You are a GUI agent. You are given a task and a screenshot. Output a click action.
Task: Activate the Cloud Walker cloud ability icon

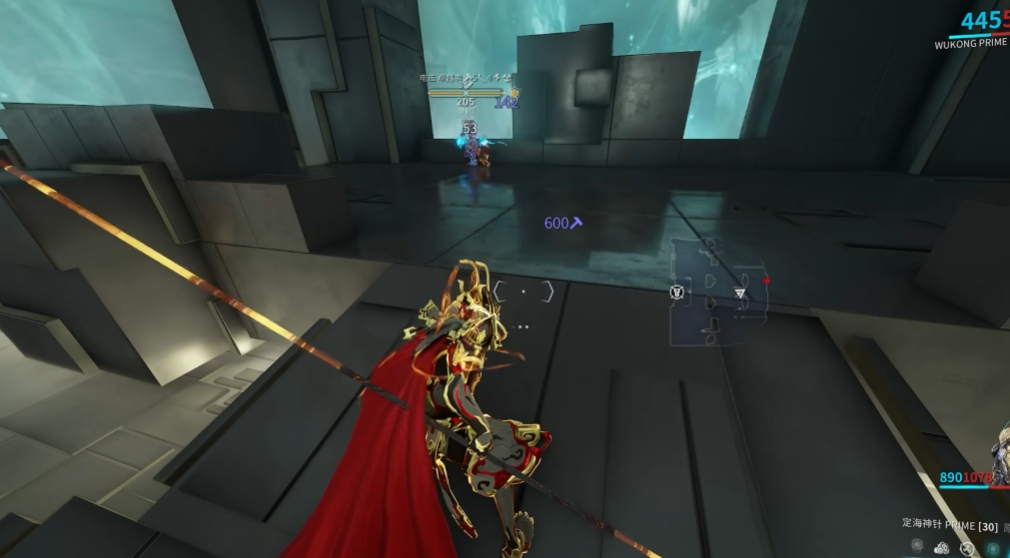(x=941, y=548)
